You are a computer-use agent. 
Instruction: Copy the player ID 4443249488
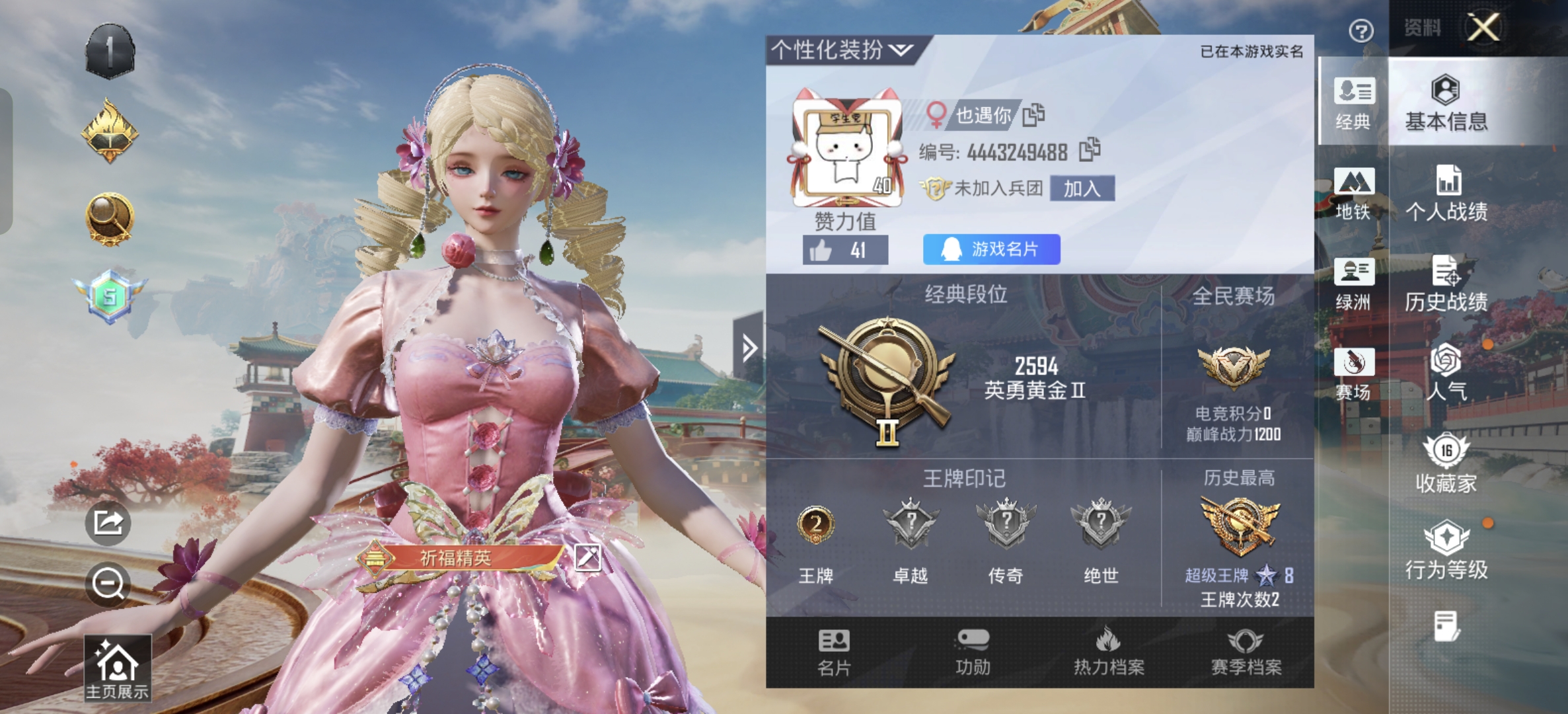(1092, 149)
